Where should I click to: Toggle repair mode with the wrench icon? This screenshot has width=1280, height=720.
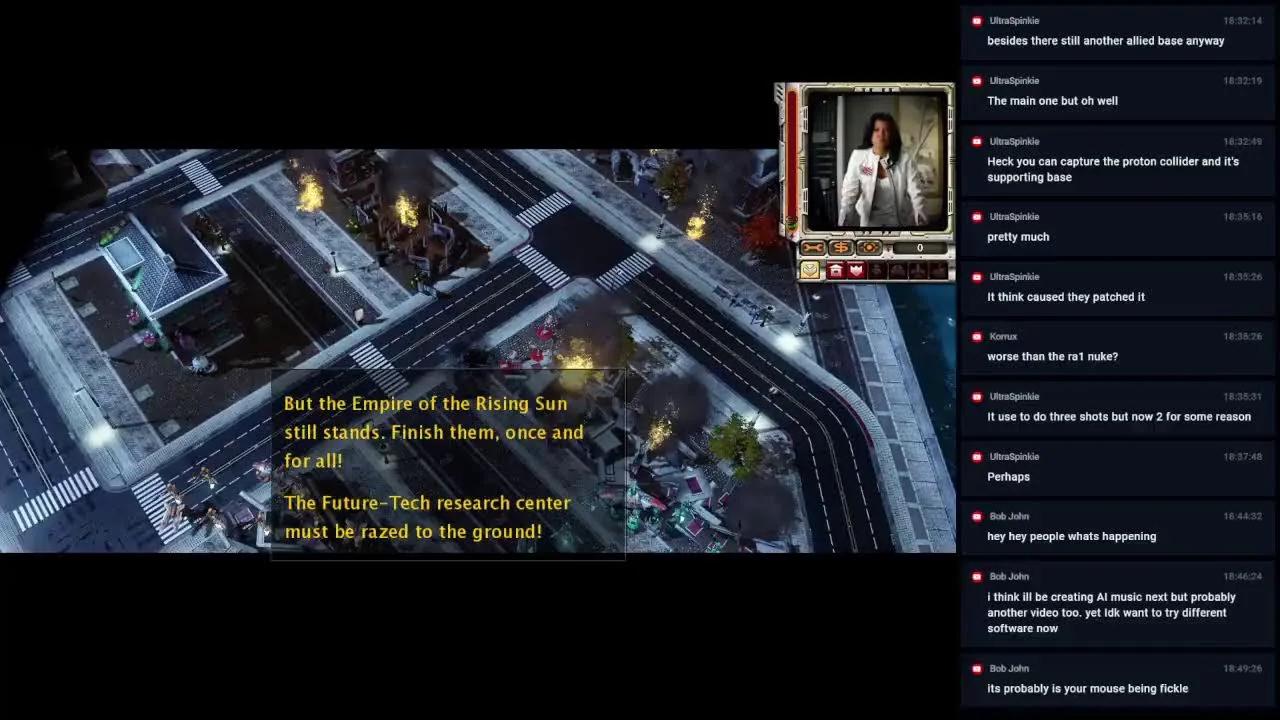click(x=813, y=247)
